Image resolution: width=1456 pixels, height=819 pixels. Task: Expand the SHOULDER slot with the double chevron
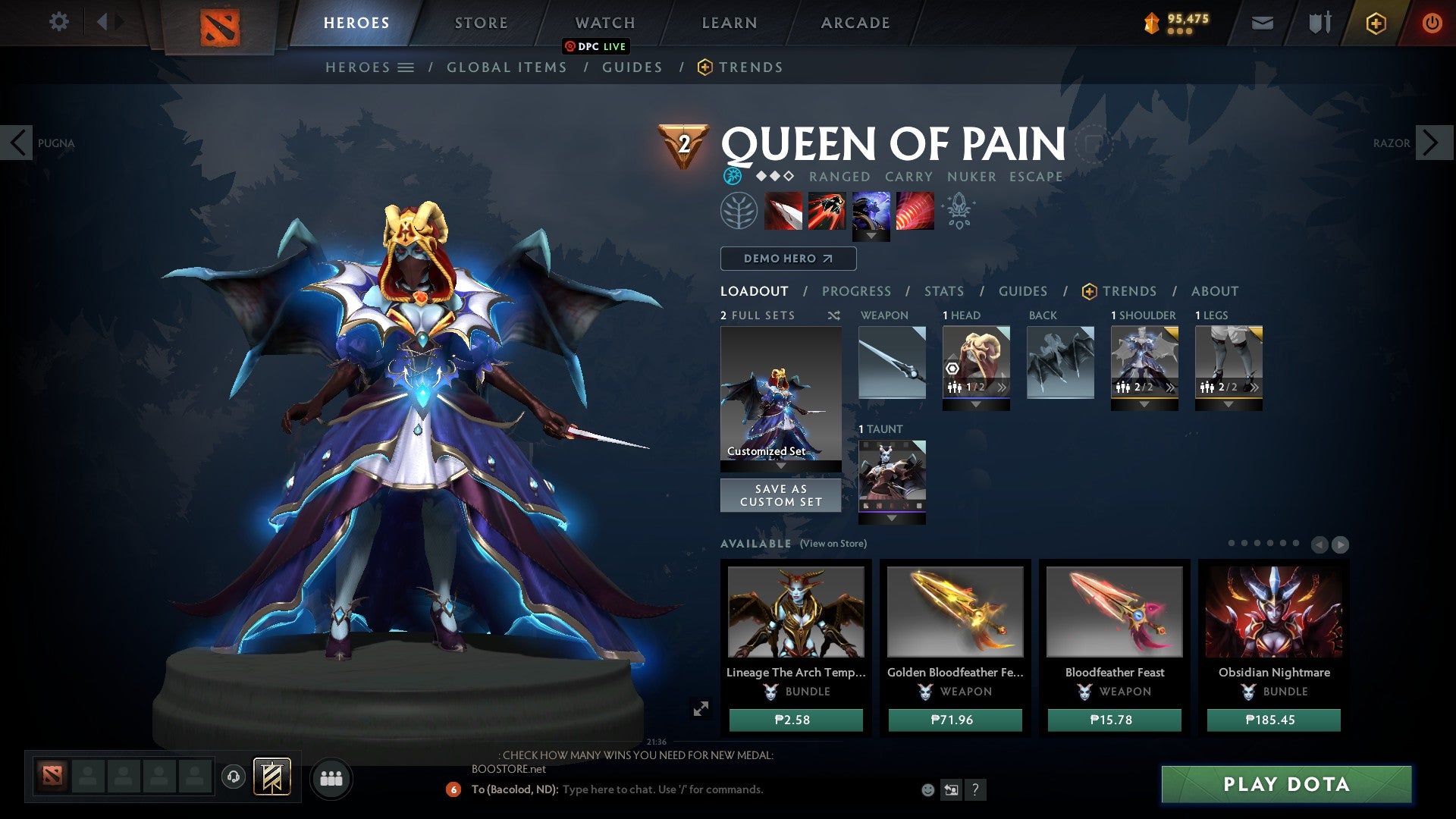tap(1172, 388)
